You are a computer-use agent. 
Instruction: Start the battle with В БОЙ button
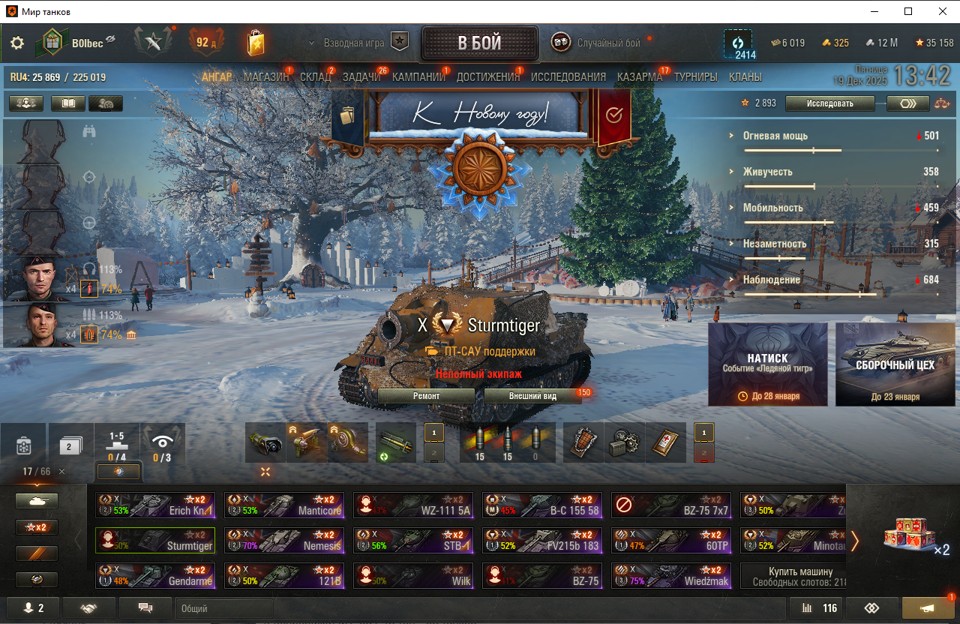point(479,43)
